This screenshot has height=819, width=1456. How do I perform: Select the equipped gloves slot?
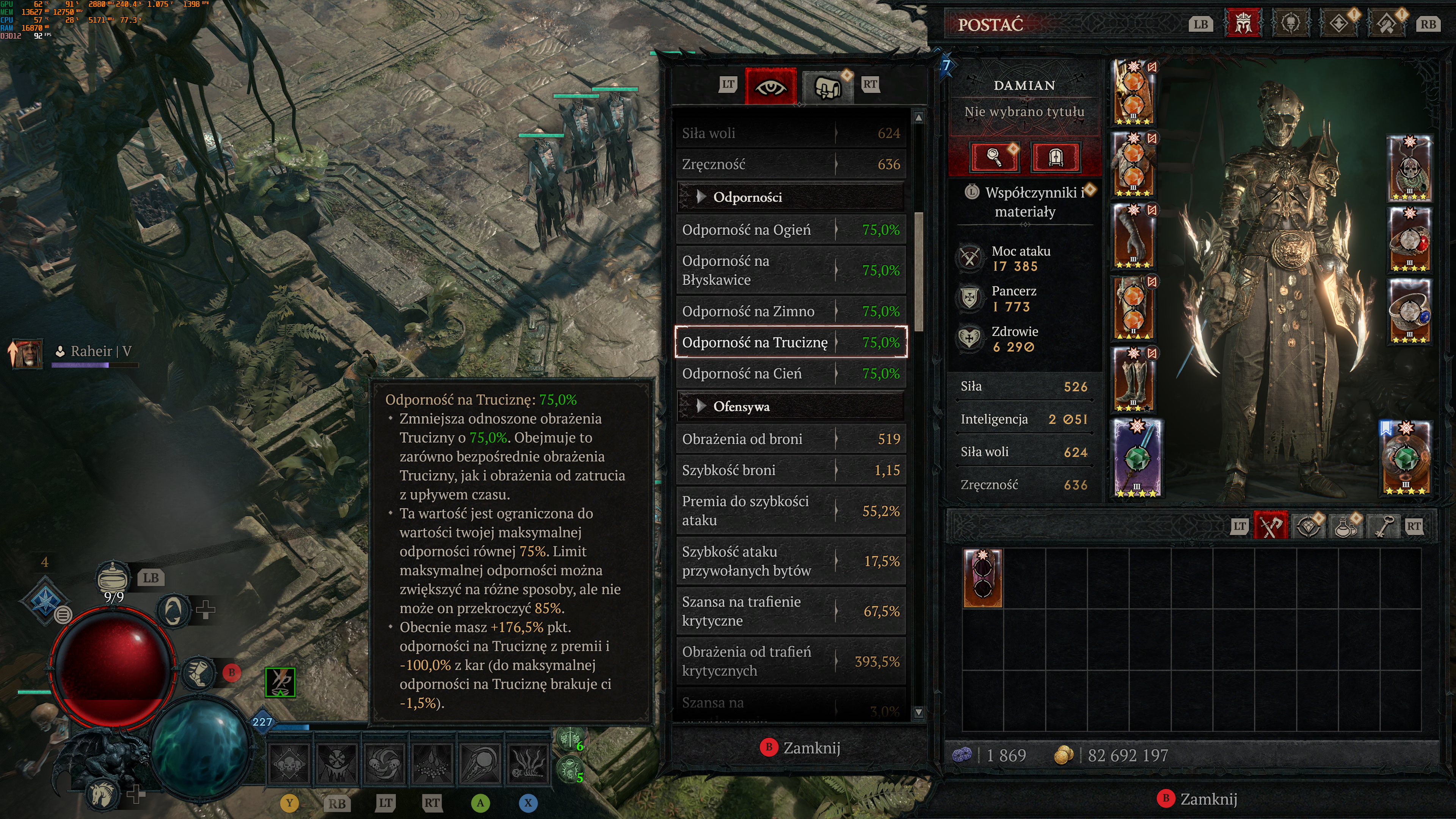click(1134, 236)
